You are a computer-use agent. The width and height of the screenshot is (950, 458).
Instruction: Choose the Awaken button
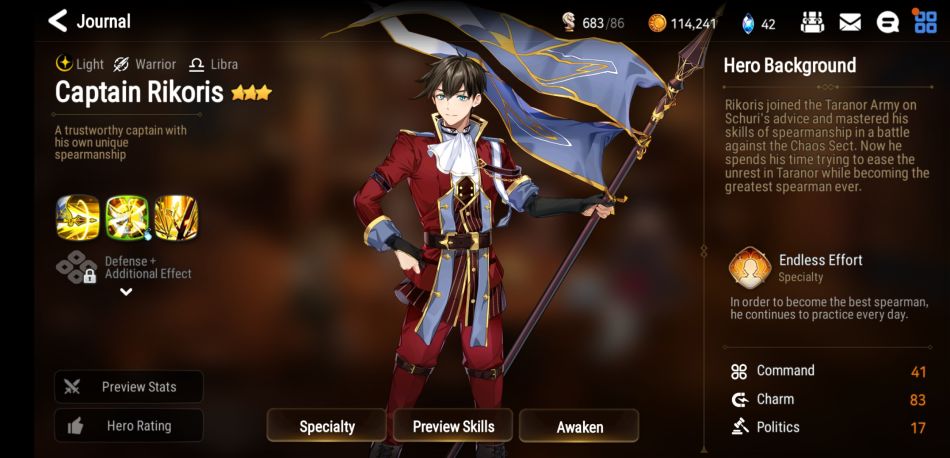pyautogui.click(x=579, y=426)
